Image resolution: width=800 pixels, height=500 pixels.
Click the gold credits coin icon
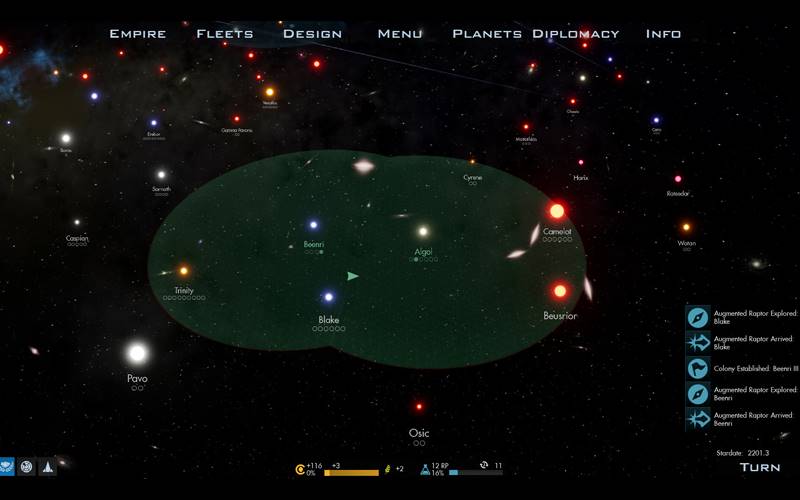pyautogui.click(x=300, y=468)
